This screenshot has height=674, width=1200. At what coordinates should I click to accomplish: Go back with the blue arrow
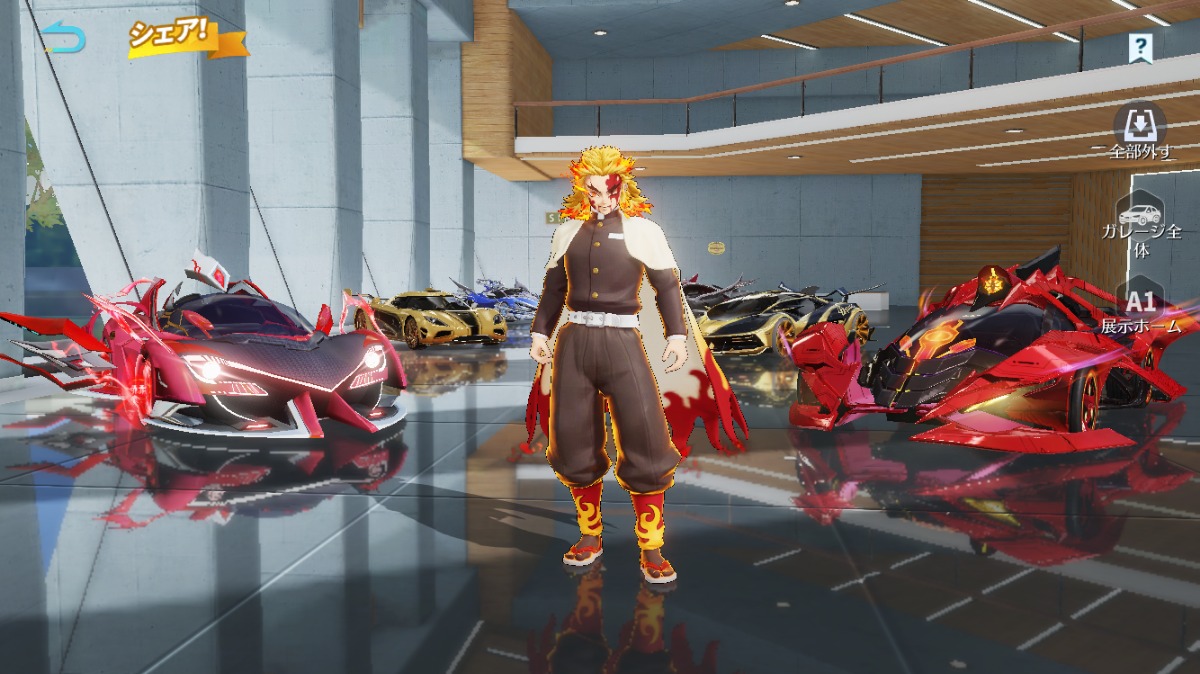click(66, 39)
